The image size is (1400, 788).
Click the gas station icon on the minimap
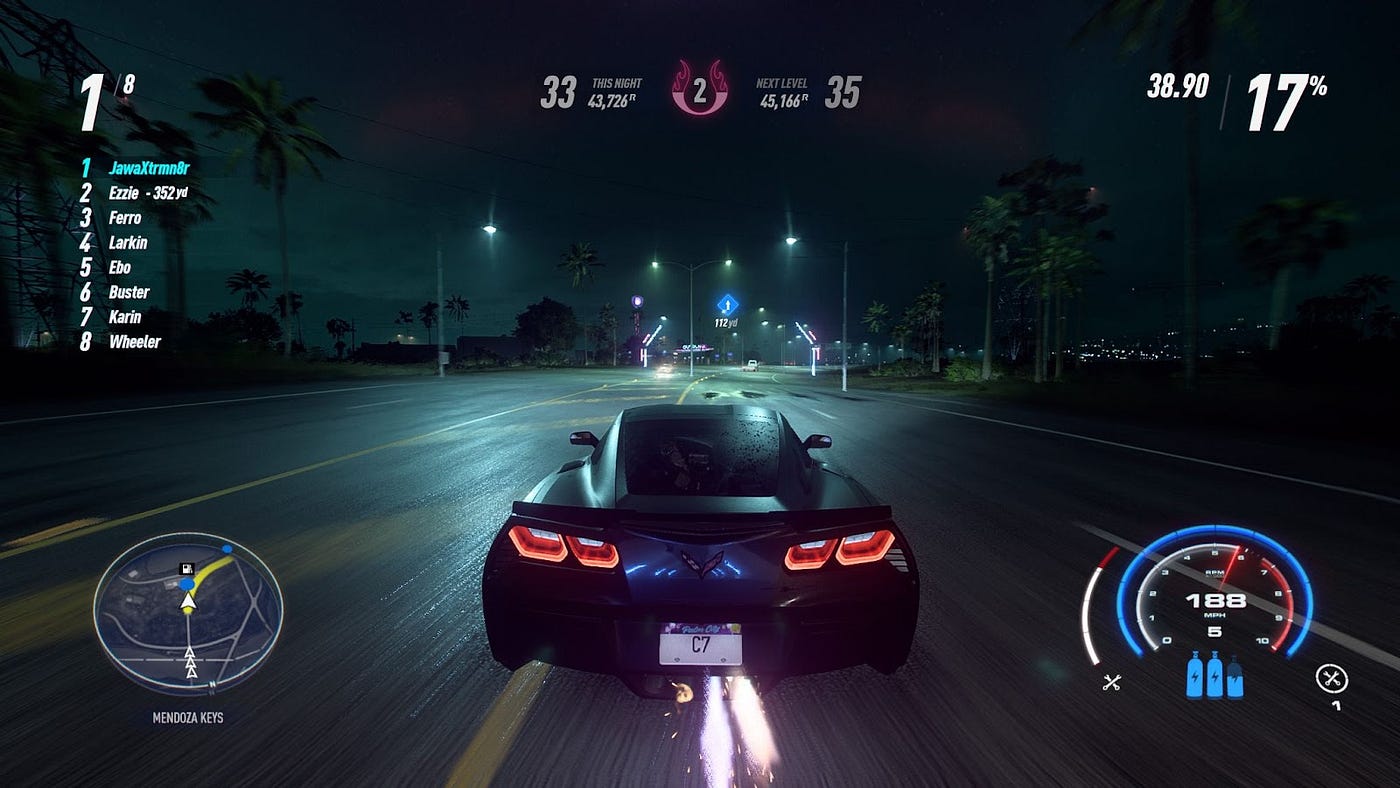(186, 569)
